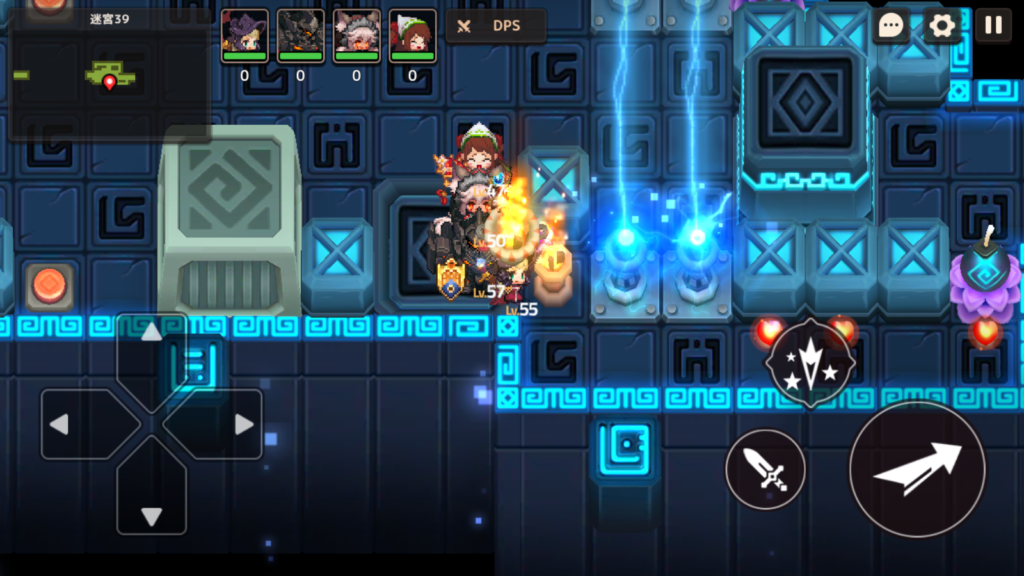Select the white-haired horned hero portrait
Image resolution: width=1024 pixels, height=576 pixels.
coord(356,32)
